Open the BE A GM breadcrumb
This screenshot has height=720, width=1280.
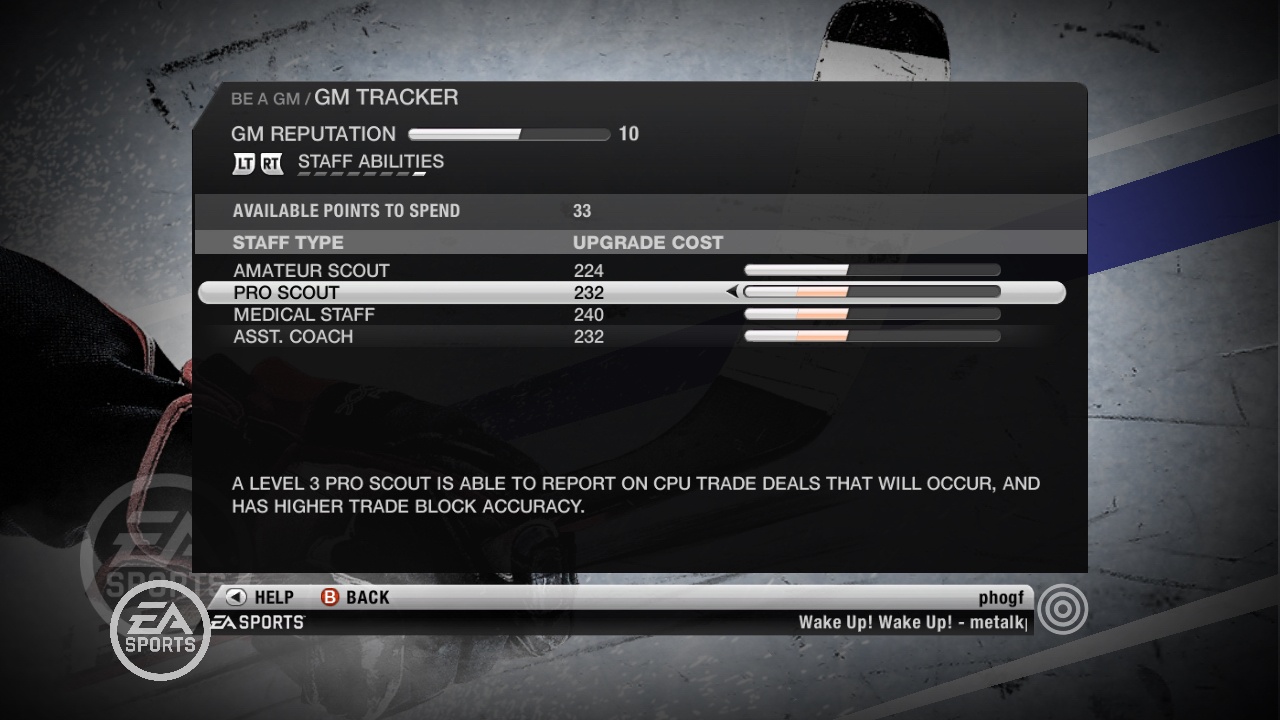(264, 98)
